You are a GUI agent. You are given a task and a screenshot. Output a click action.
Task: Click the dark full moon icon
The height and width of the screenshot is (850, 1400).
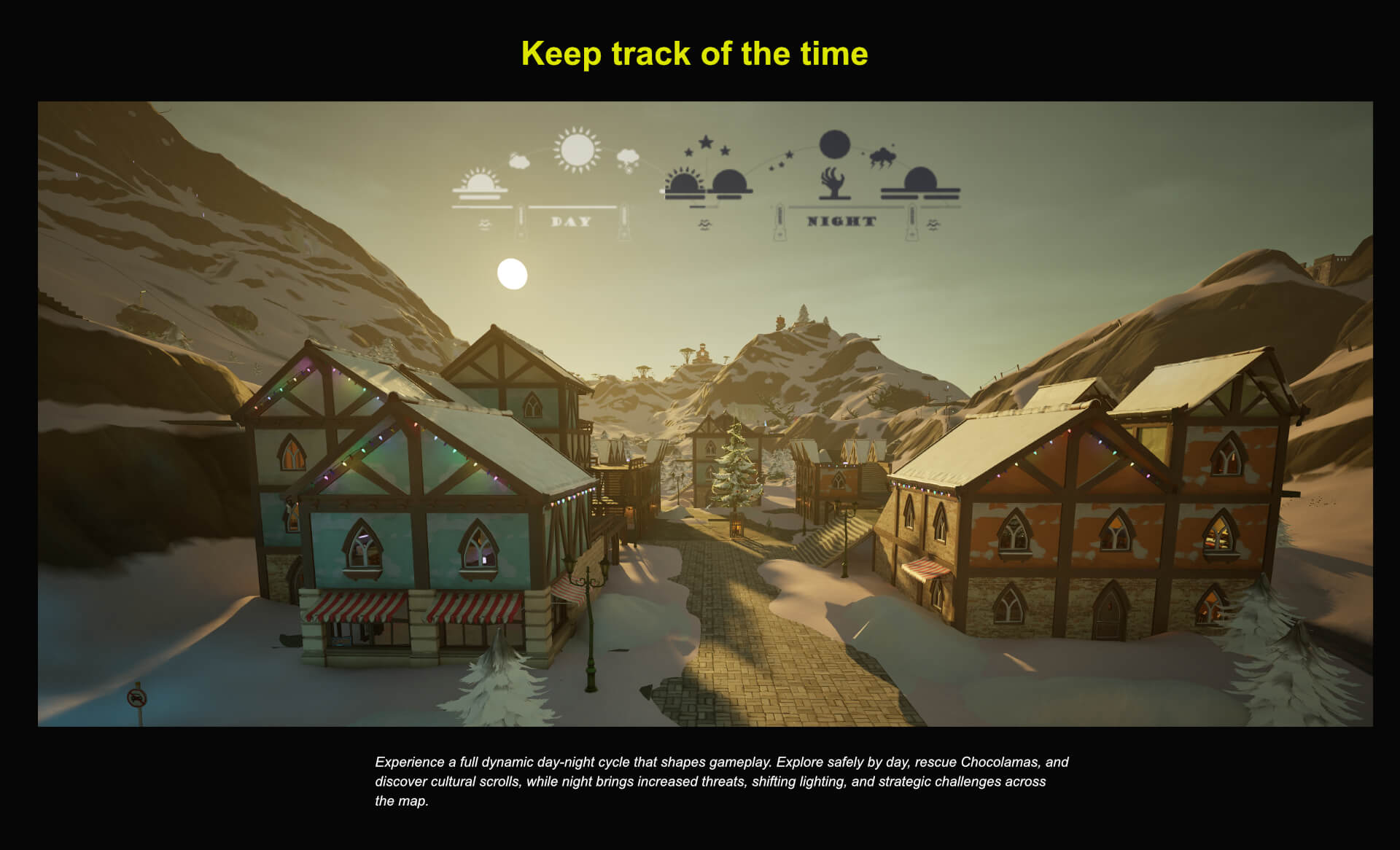834,144
